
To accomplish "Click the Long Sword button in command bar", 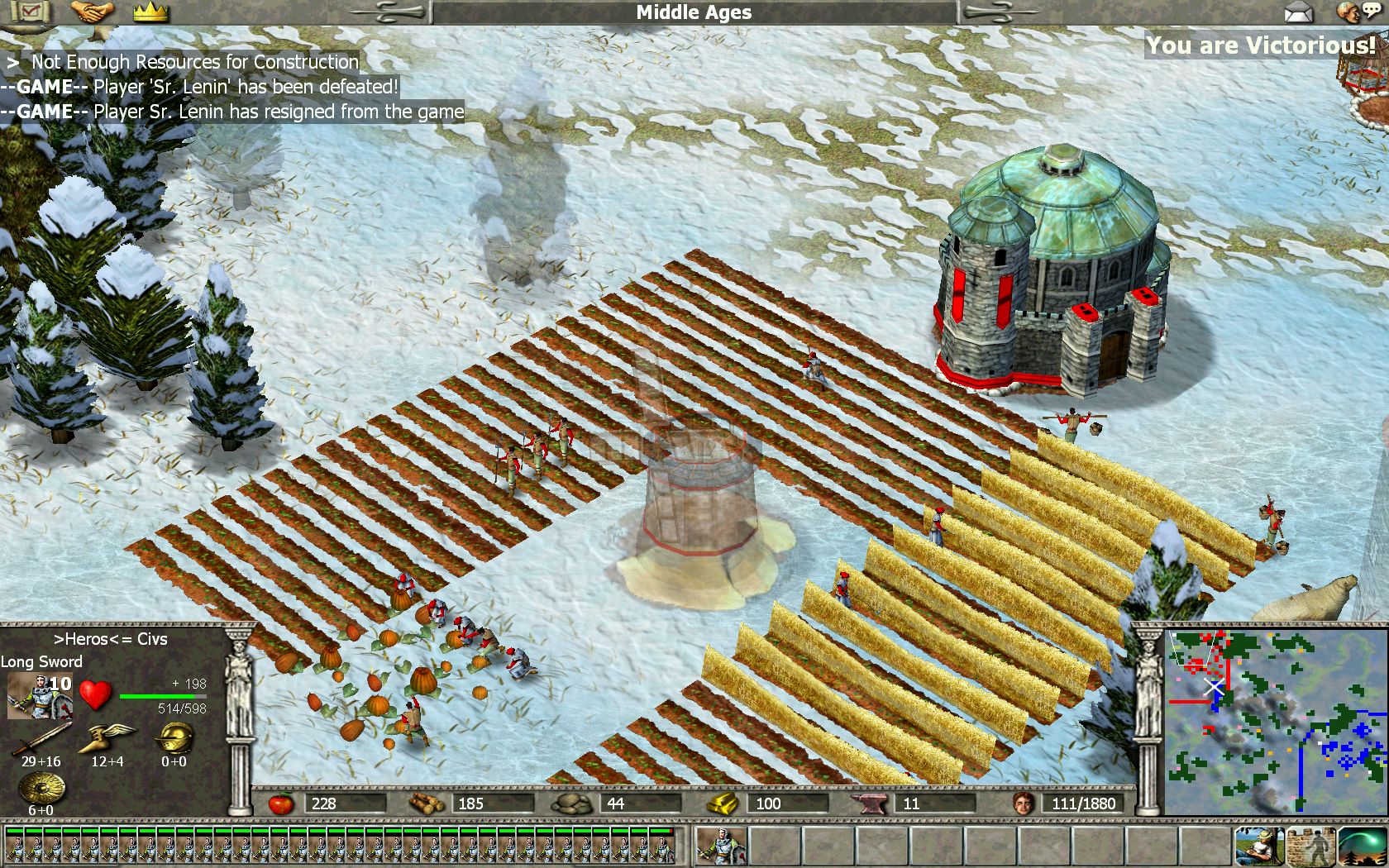I will [x=722, y=845].
